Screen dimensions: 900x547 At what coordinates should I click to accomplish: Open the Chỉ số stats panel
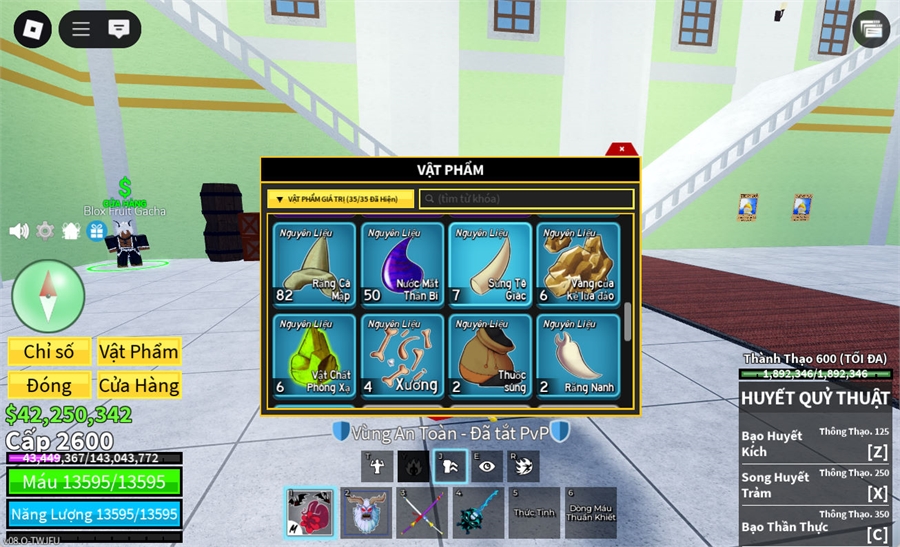click(49, 351)
